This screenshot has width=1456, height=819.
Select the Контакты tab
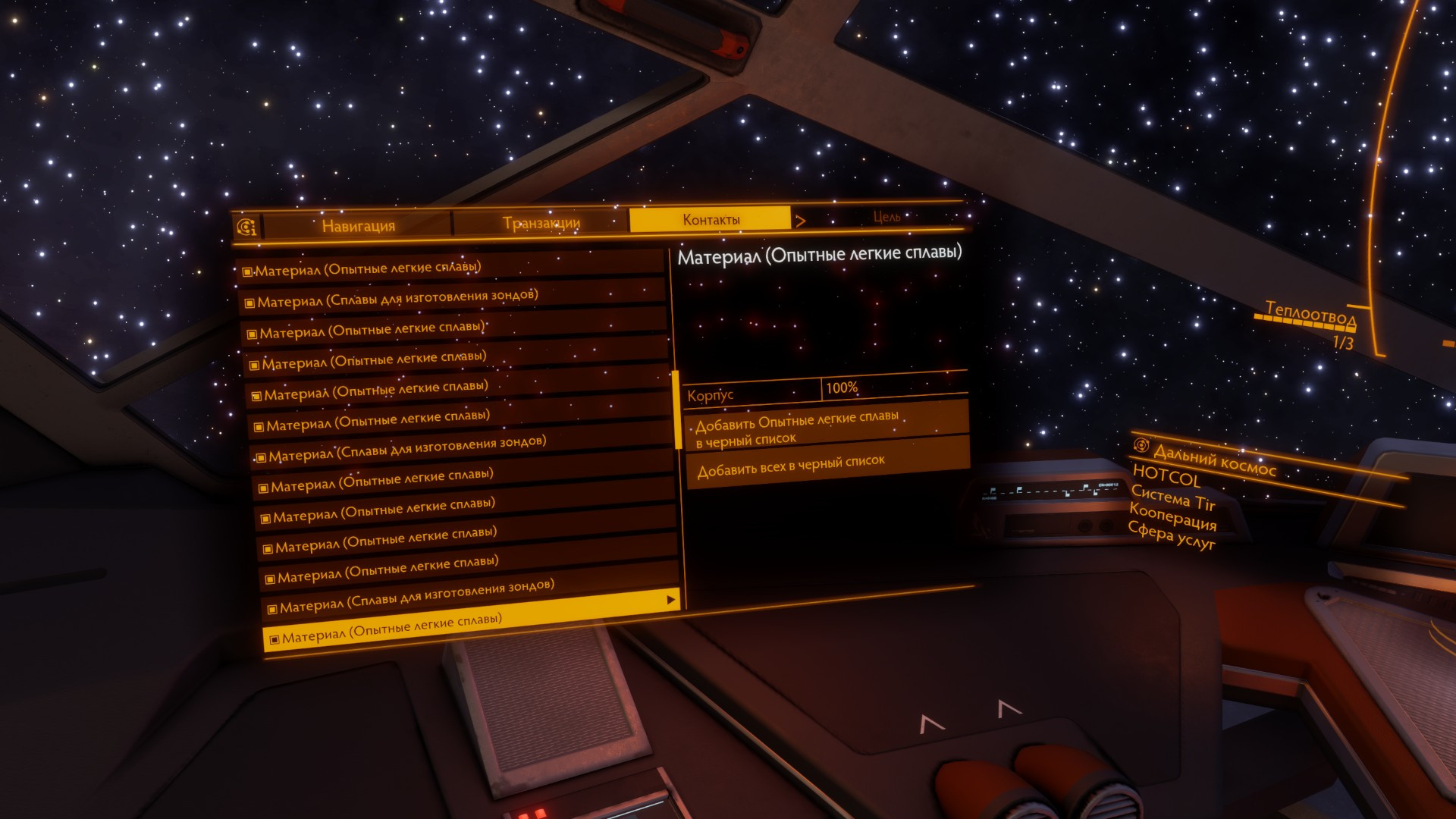point(711,220)
